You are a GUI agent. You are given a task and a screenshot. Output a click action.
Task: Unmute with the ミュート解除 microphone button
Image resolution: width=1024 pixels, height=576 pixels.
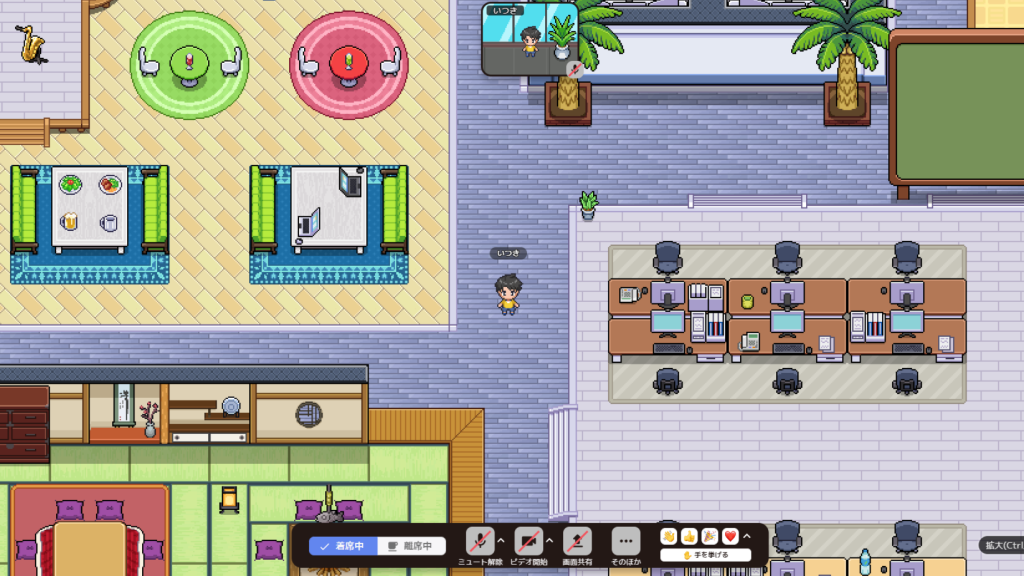(481, 541)
